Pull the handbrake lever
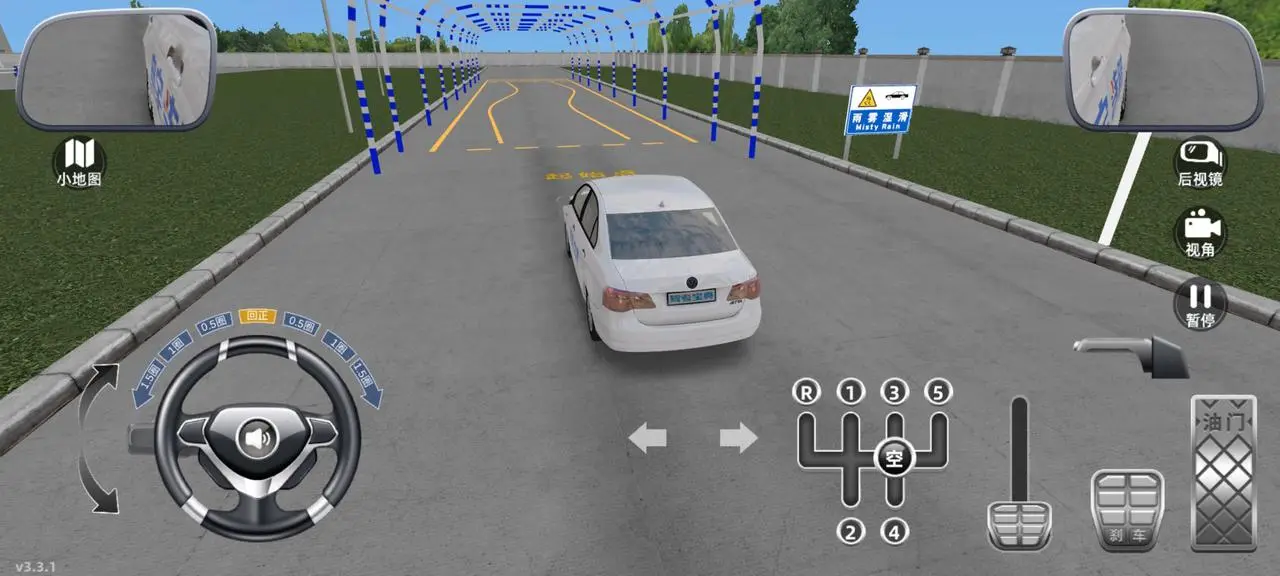This screenshot has width=1280, height=576. click(x=1130, y=353)
